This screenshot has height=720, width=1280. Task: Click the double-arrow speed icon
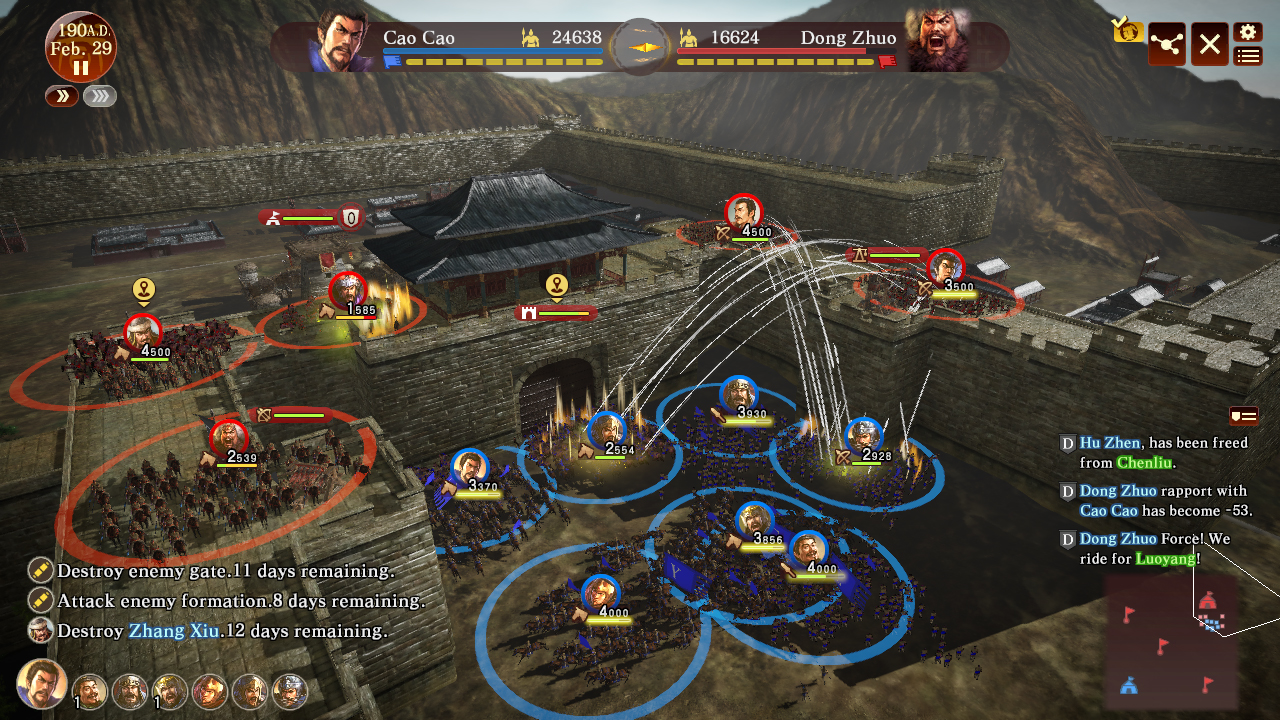(61, 96)
